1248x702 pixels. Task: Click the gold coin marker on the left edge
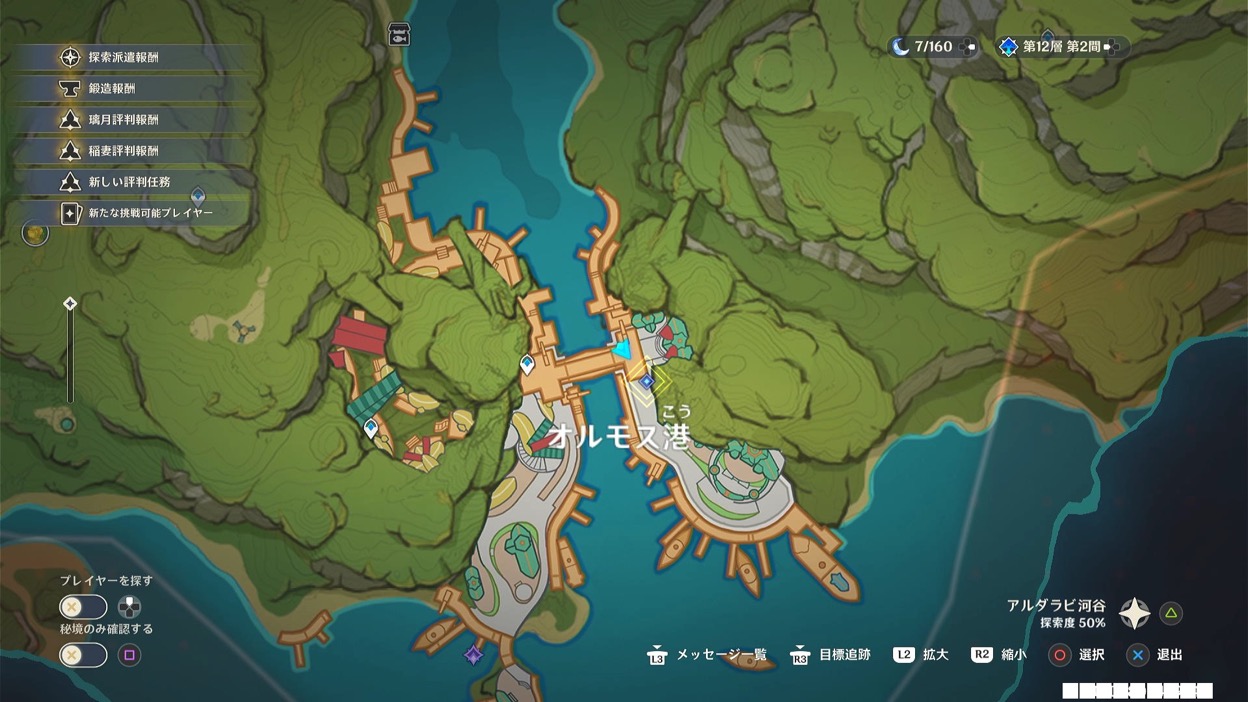point(36,234)
